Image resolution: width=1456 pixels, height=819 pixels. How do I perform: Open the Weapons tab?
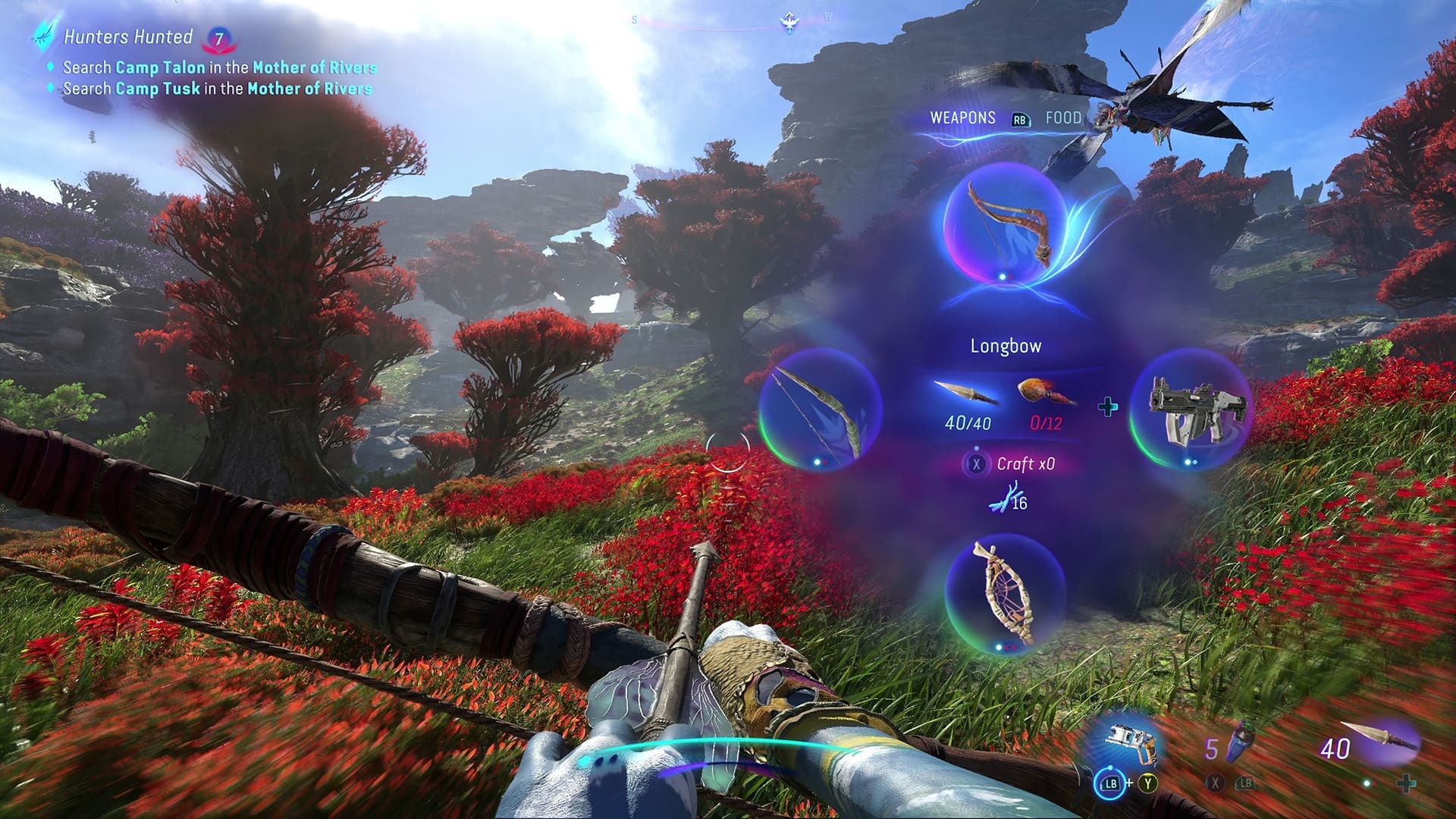pyautogui.click(x=962, y=118)
